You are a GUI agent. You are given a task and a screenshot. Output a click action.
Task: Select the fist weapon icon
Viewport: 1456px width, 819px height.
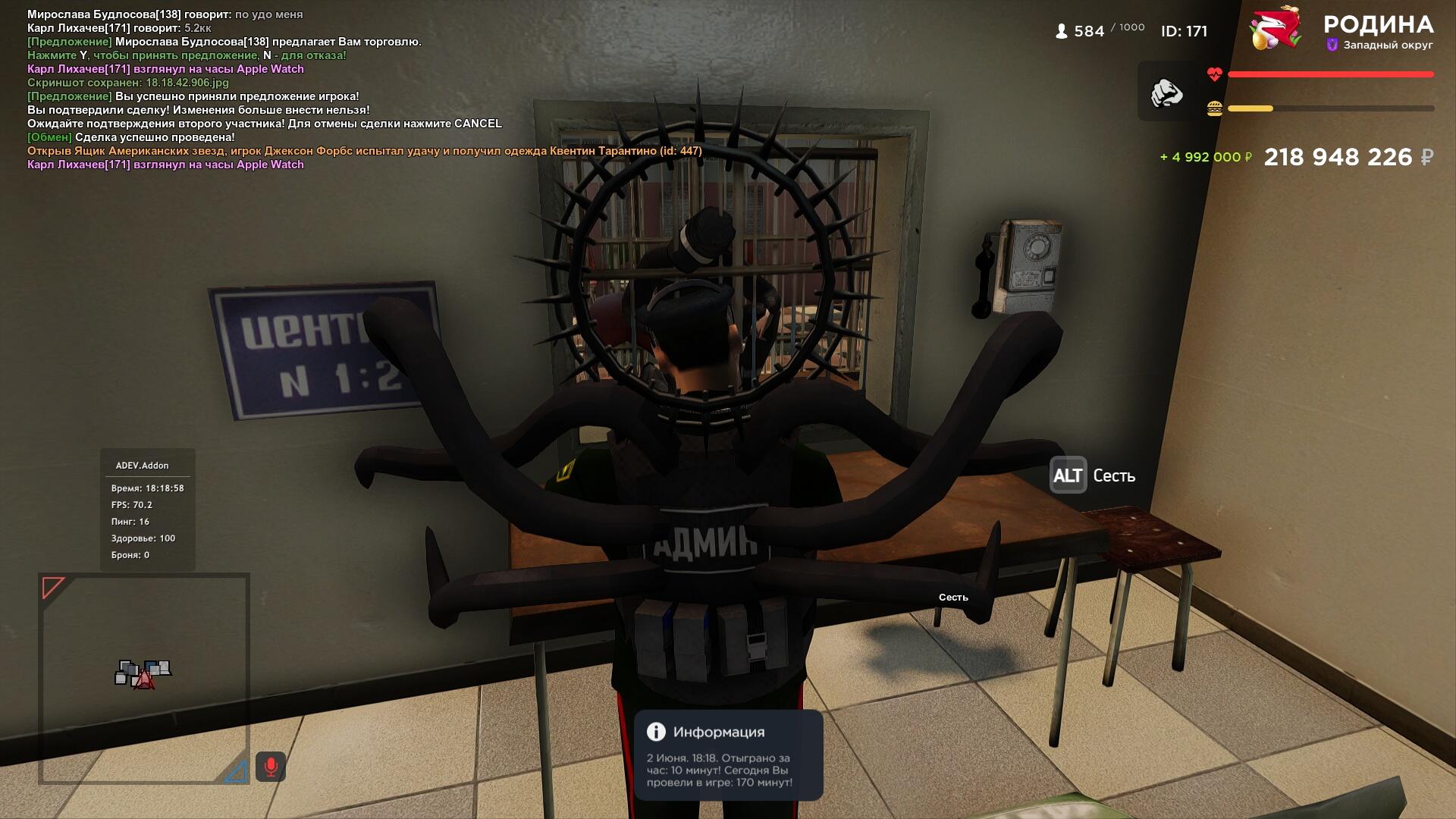(x=1166, y=93)
